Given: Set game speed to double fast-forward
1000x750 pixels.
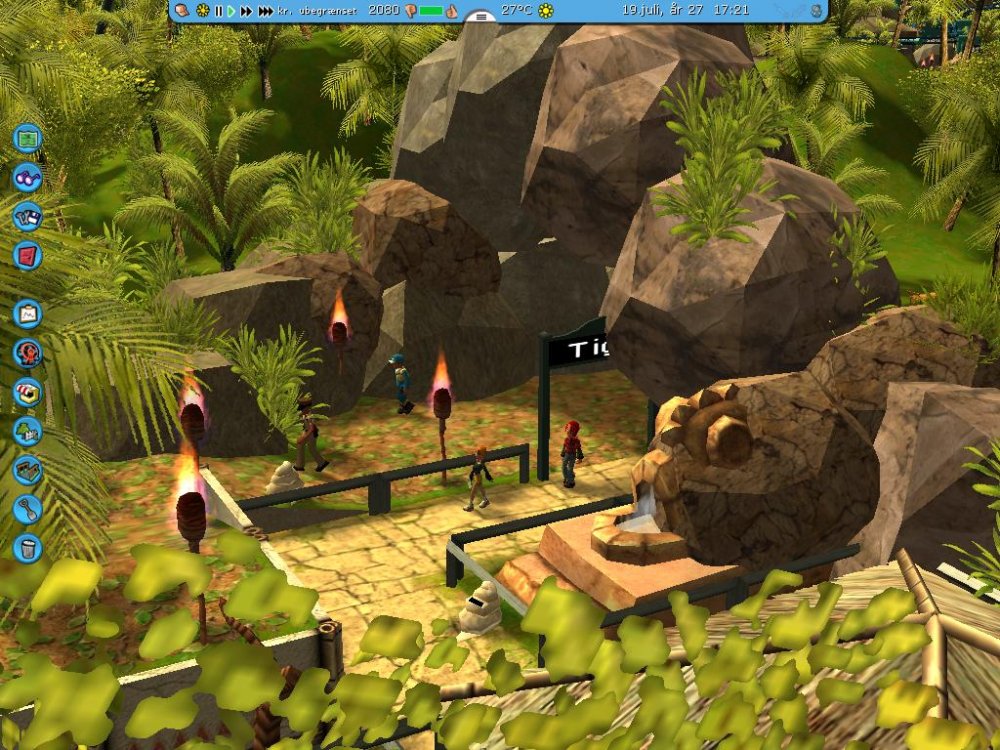Looking at the screenshot, I should 246,11.
